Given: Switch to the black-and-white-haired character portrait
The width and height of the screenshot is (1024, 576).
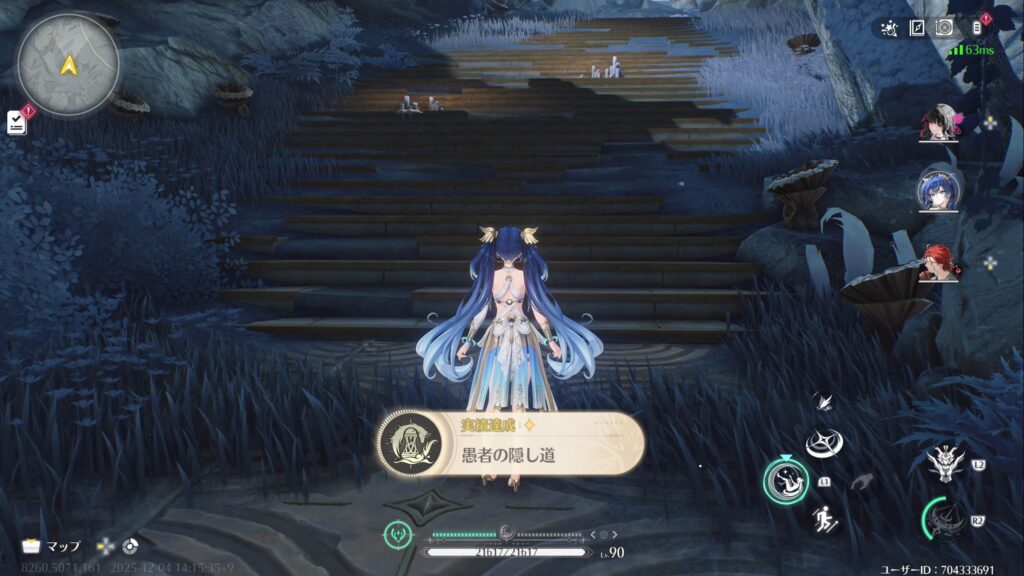Looking at the screenshot, I should [938, 124].
